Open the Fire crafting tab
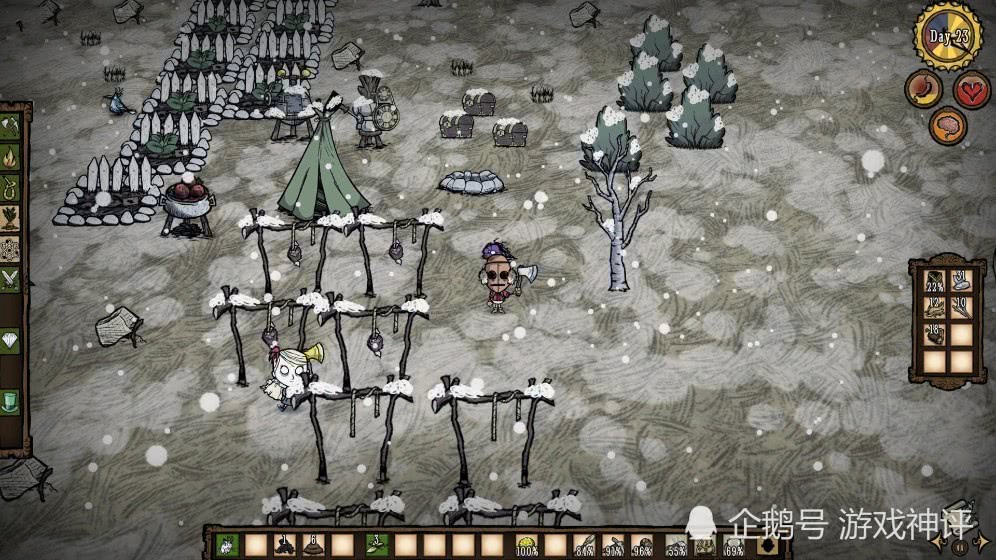The image size is (996, 560). 11,157
